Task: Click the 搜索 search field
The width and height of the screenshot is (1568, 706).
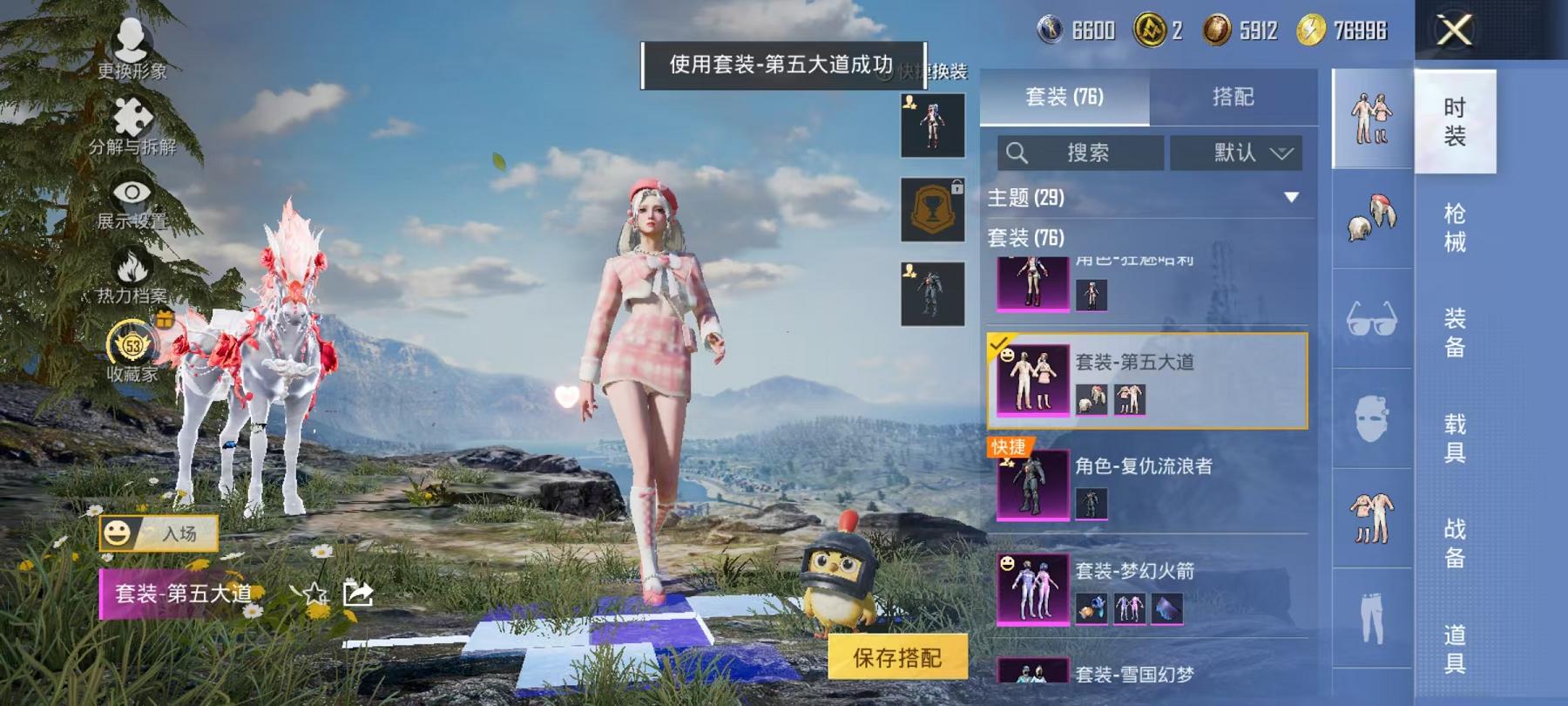Action: (1080, 152)
